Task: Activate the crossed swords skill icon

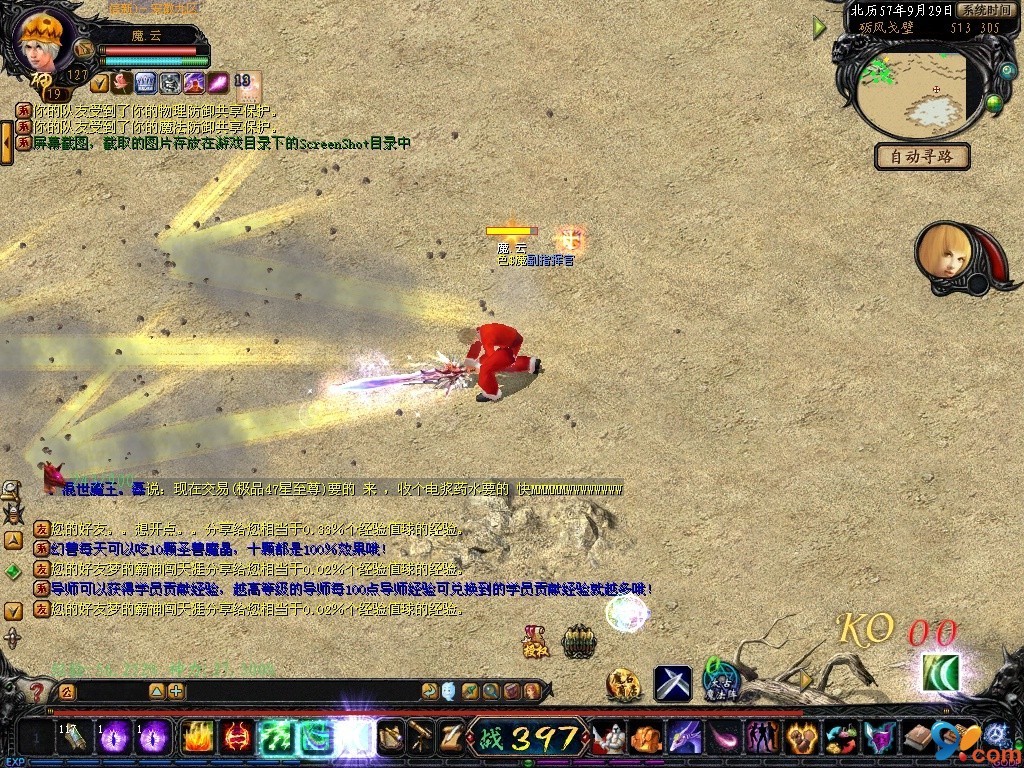Action: (x=673, y=683)
